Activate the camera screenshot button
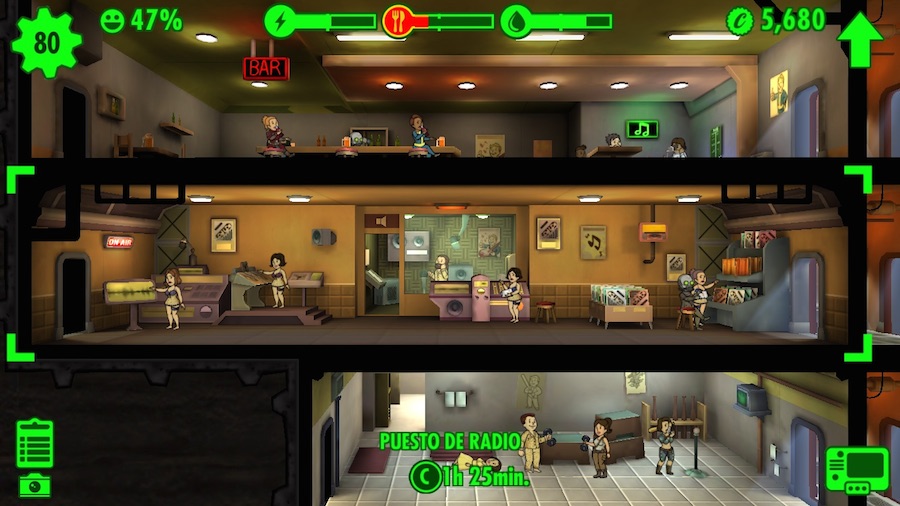The width and height of the screenshot is (900, 506). pyautogui.click(x=35, y=485)
